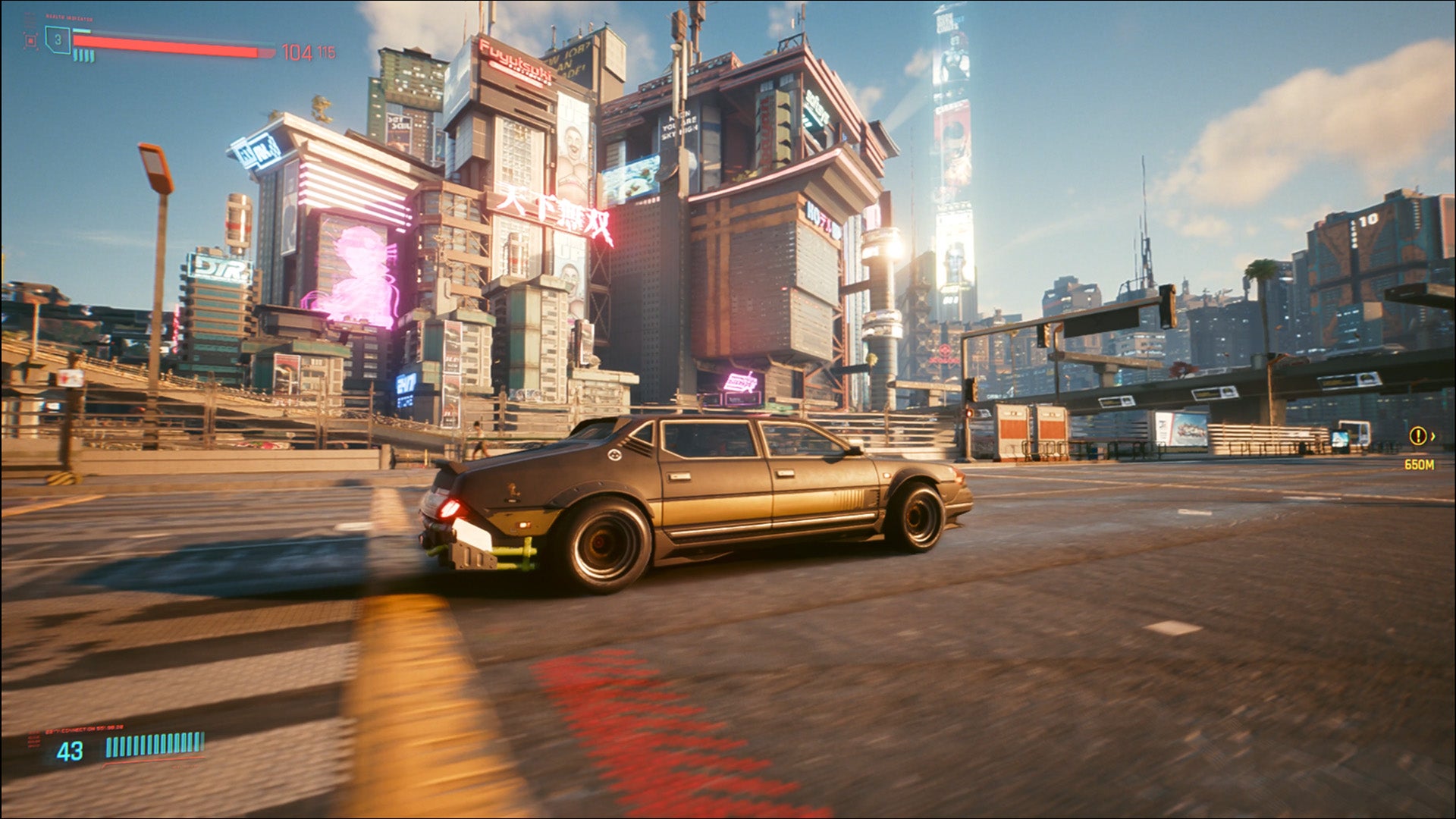
Task: Click the 104 health value readout
Action: [x=298, y=52]
